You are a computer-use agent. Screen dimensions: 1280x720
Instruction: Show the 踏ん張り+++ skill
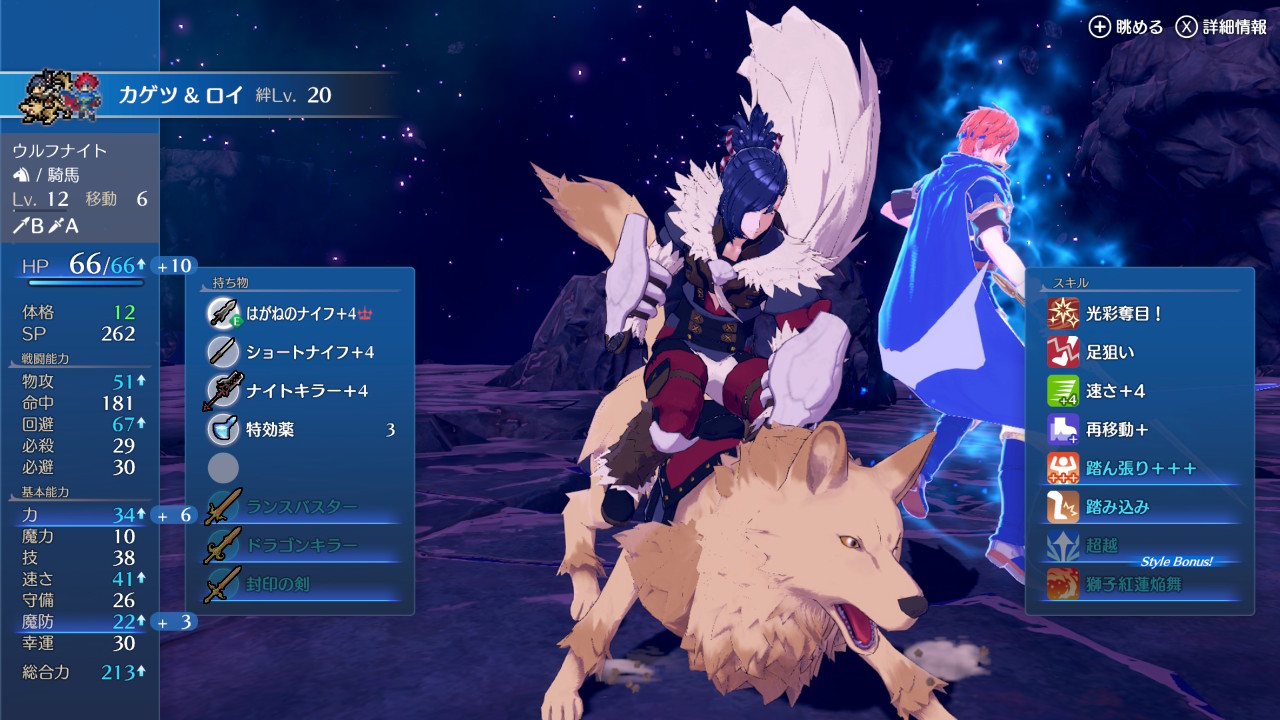[x=1140, y=468]
